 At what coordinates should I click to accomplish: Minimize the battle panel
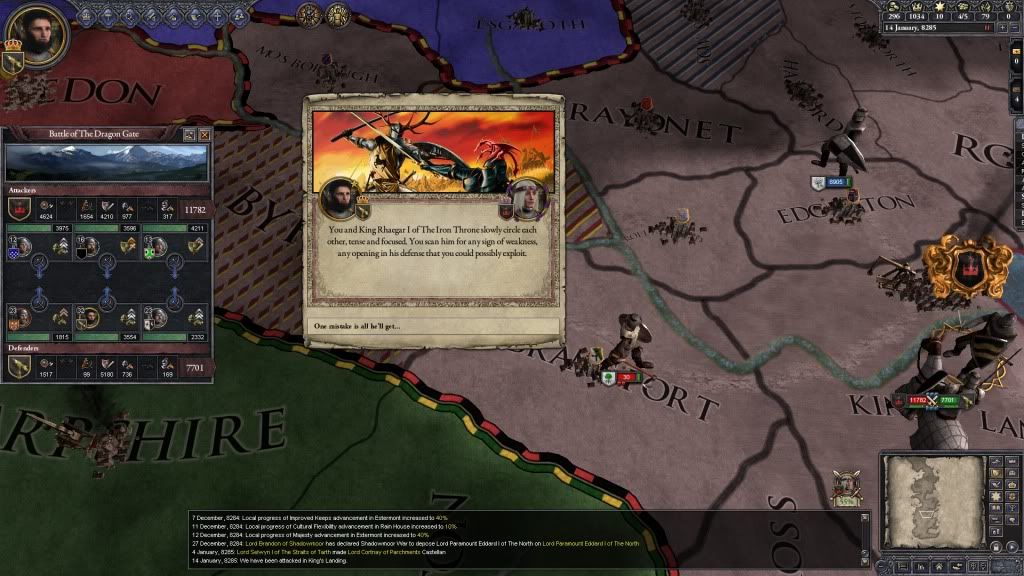188,134
